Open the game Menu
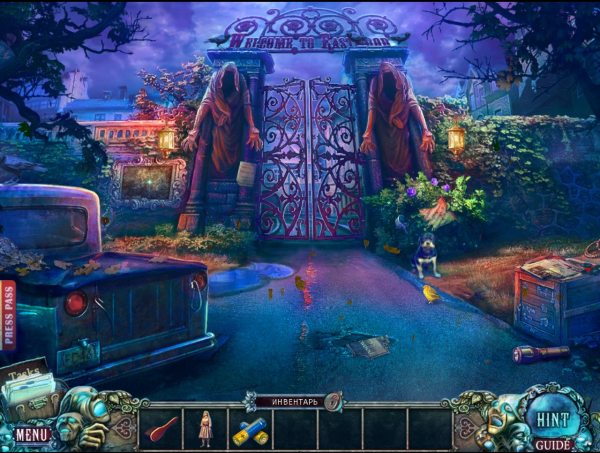The height and width of the screenshot is (453, 600). coord(31,435)
